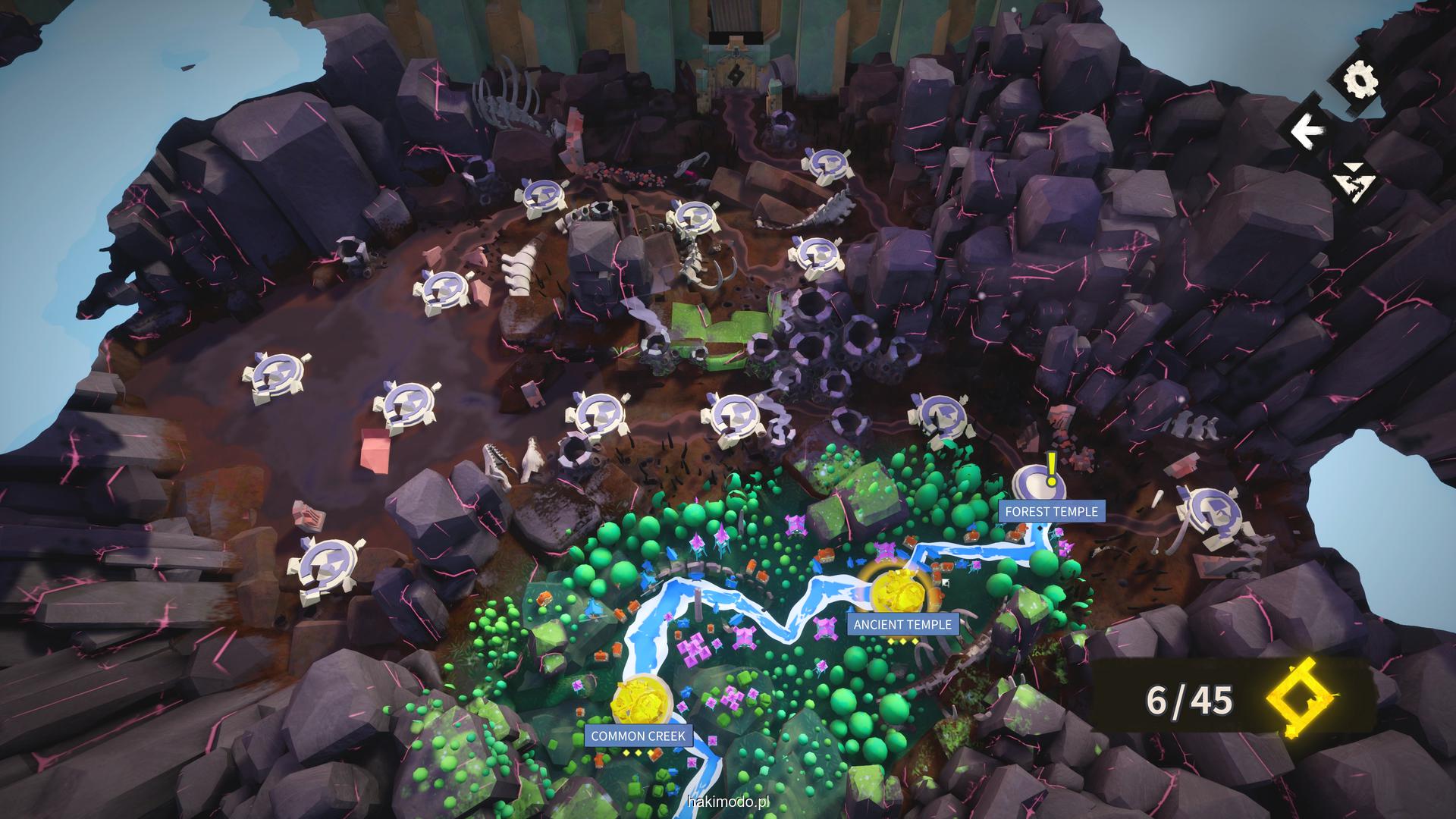Open settings with the gear icon
Viewport: 1456px width, 819px height.
[1358, 80]
